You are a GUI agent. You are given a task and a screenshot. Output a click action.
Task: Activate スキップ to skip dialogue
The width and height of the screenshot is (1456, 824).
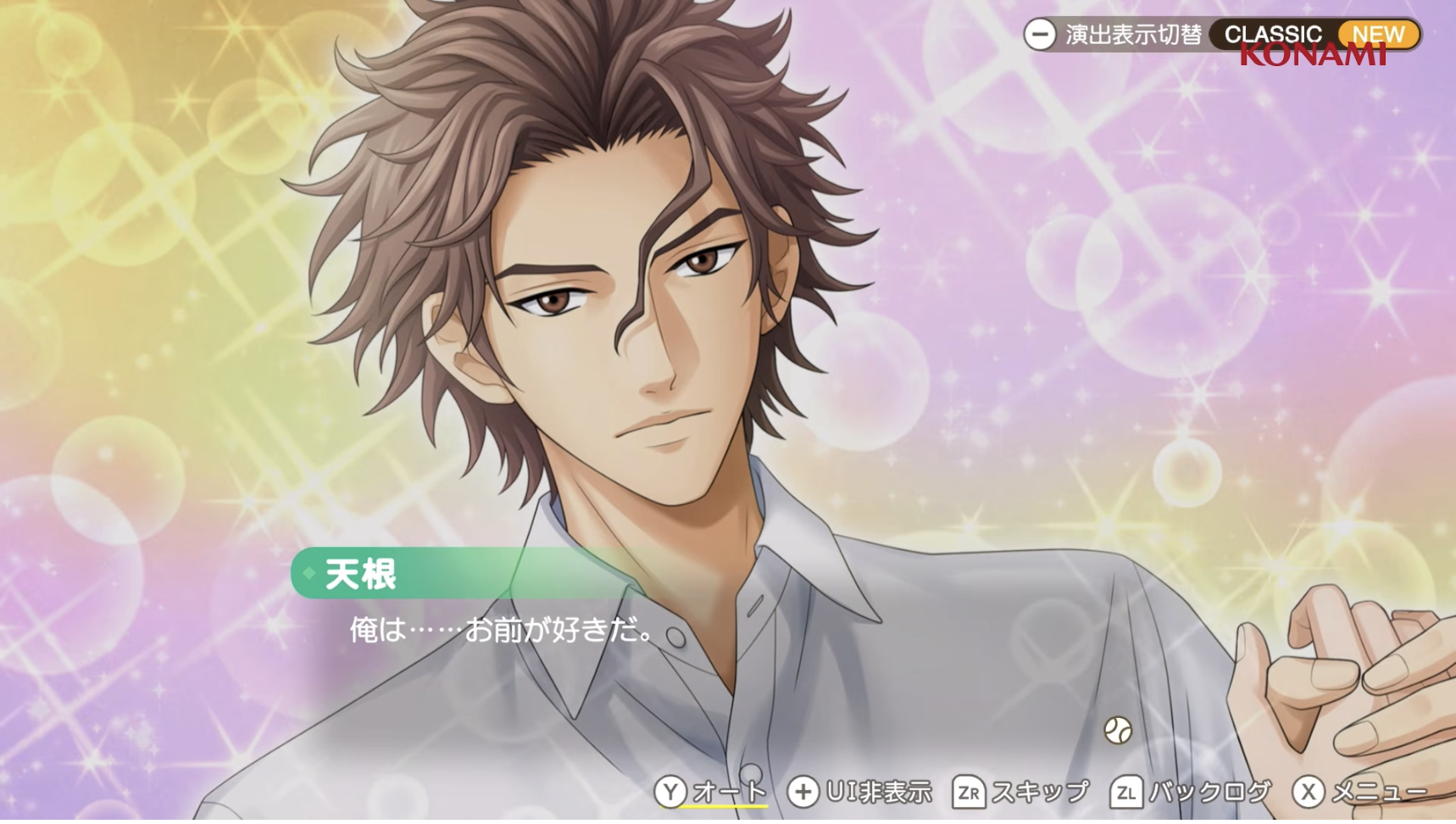1020,792
